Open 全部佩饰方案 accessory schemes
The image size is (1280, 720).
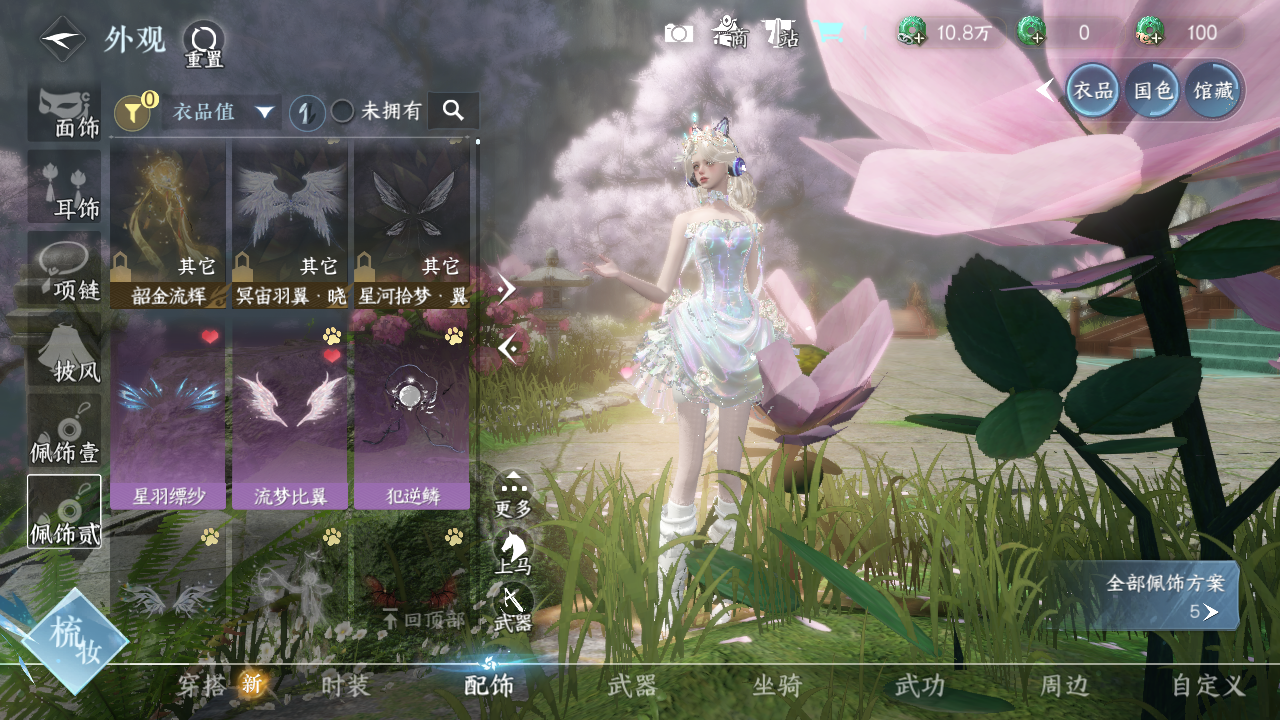pos(1164,596)
